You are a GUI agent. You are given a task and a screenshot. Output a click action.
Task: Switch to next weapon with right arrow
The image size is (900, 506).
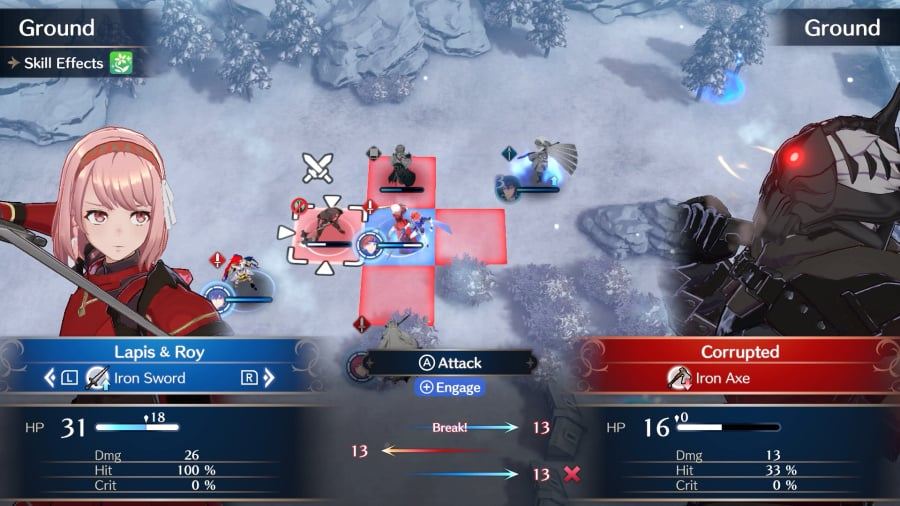coord(269,378)
